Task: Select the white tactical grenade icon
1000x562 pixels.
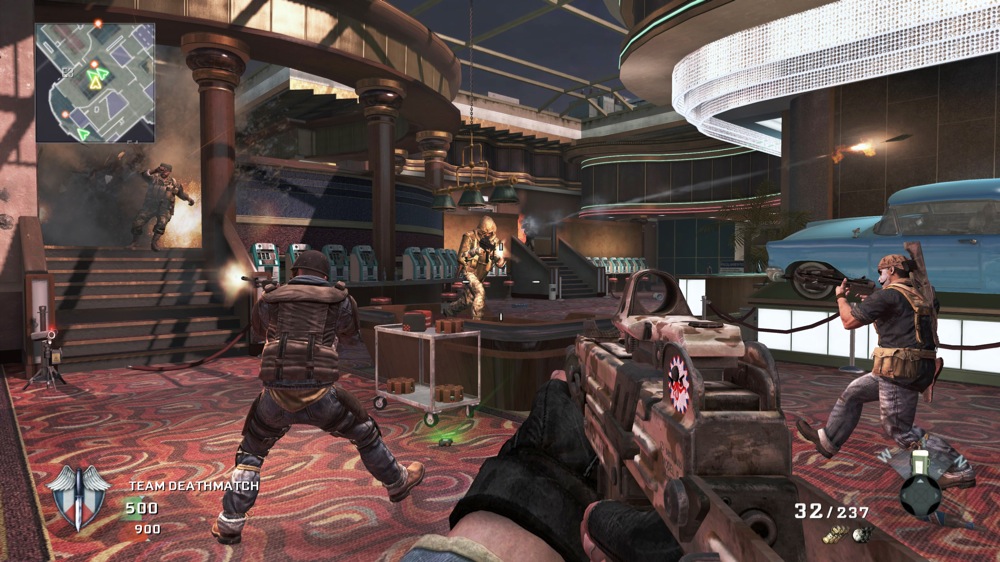Action: click(859, 535)
